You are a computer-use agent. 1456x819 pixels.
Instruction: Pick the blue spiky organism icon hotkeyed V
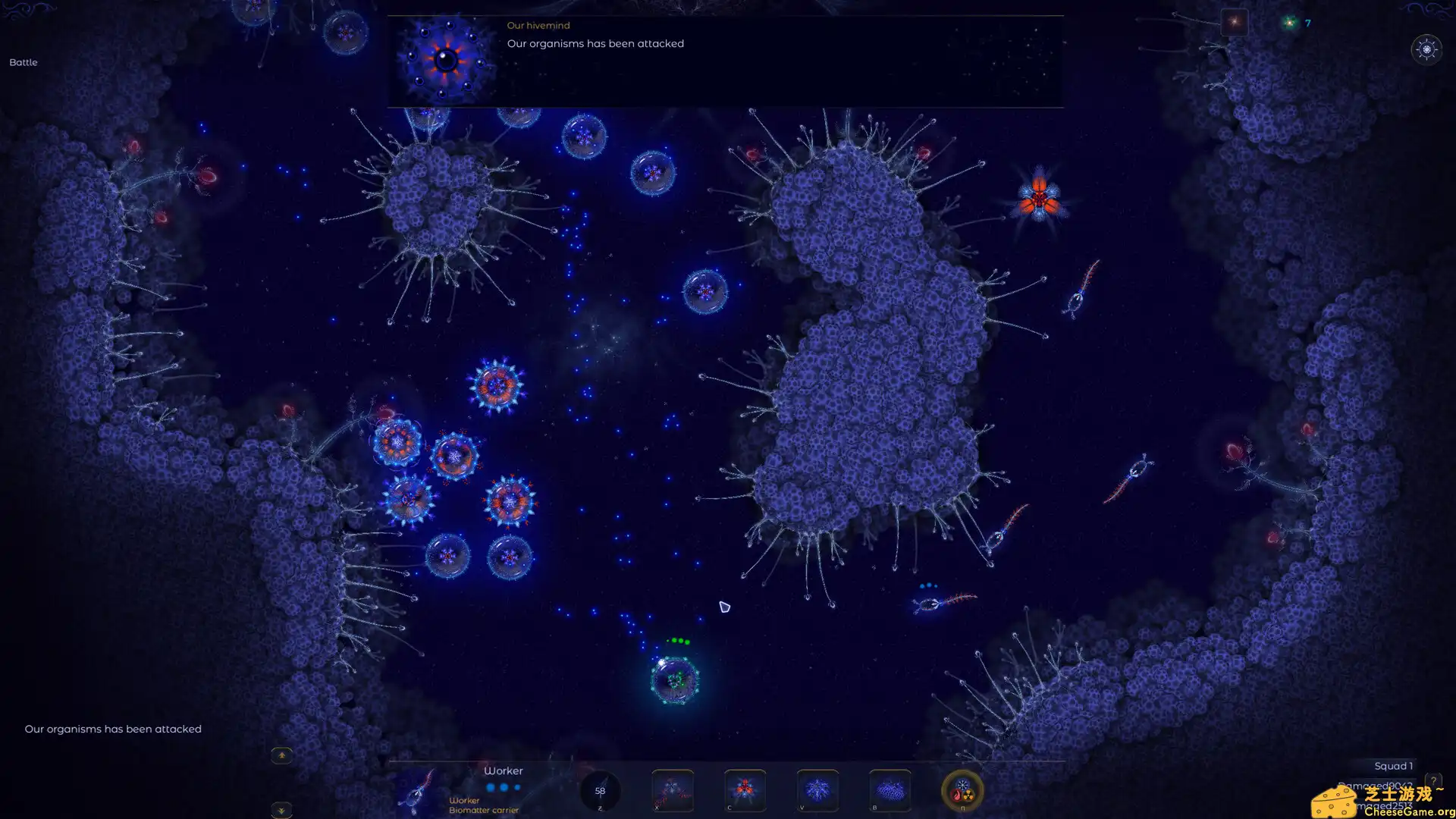(817, 791)
